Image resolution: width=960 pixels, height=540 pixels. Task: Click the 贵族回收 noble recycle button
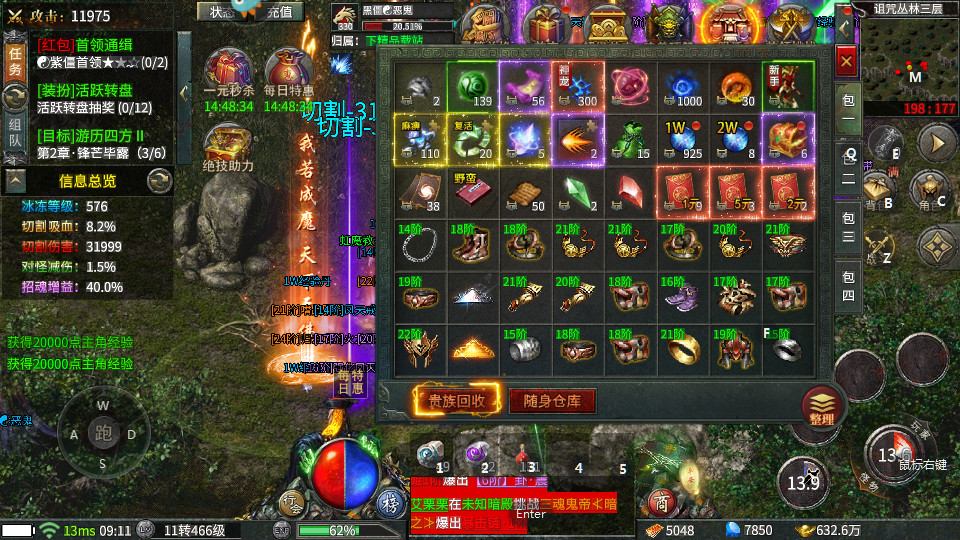[x=457, y=401]
